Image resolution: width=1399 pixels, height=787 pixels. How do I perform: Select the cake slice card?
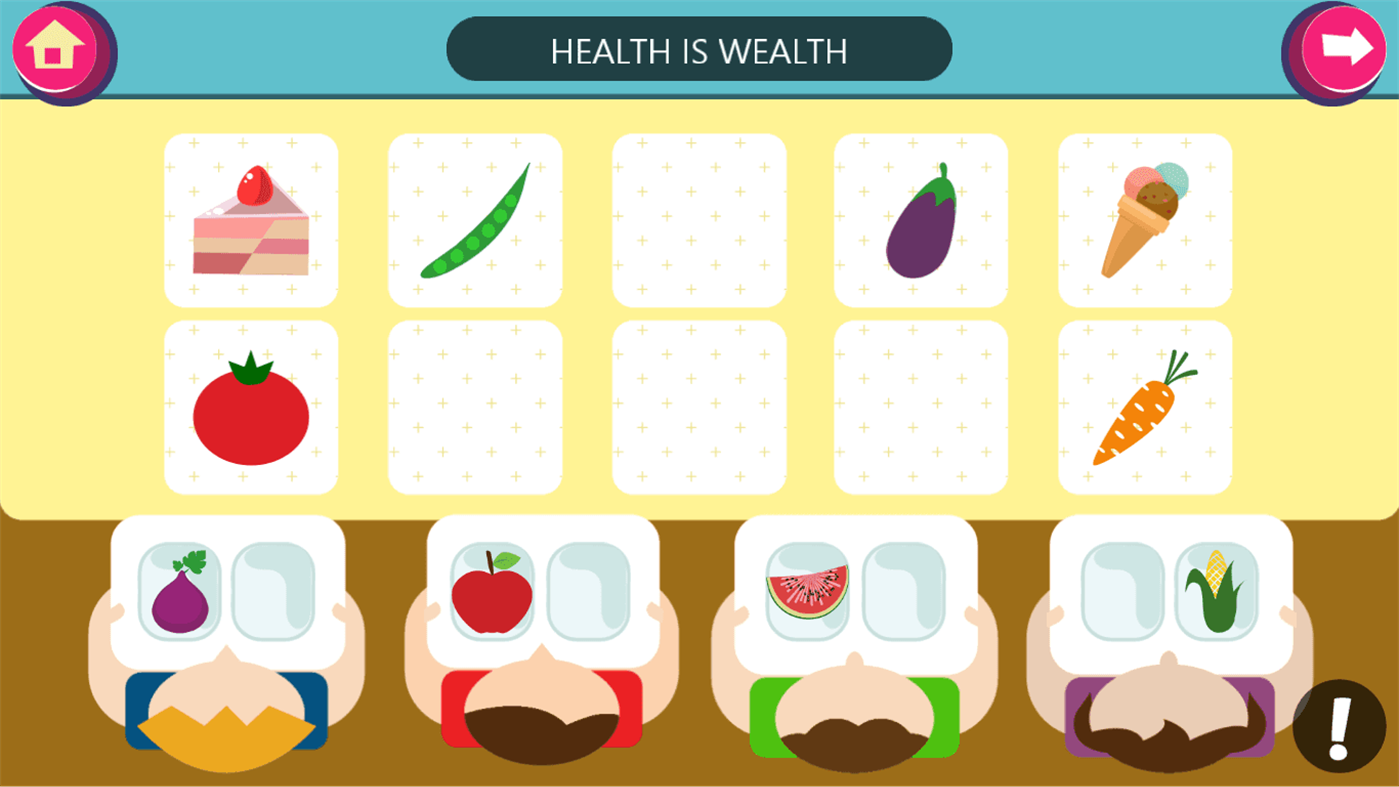250,218
